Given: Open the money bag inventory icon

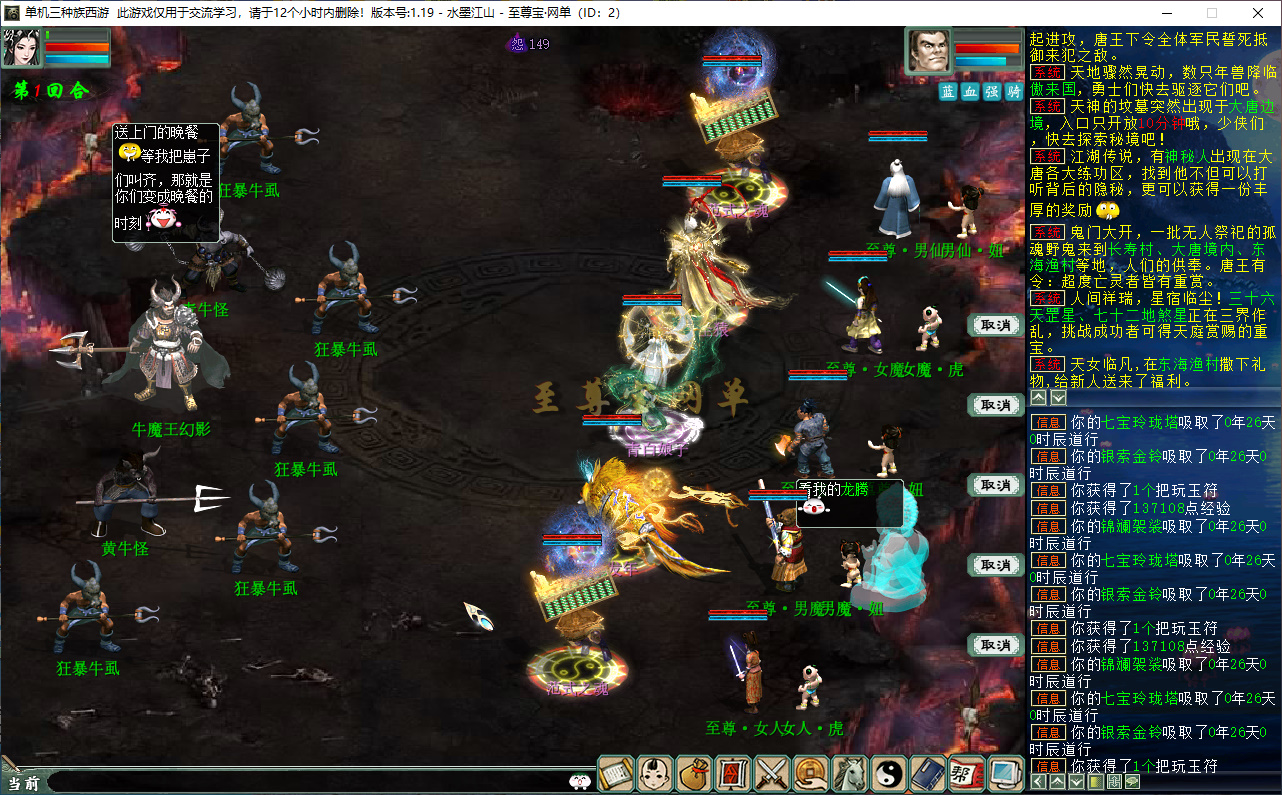Looking at the screenshot, I should click(694, 773).
